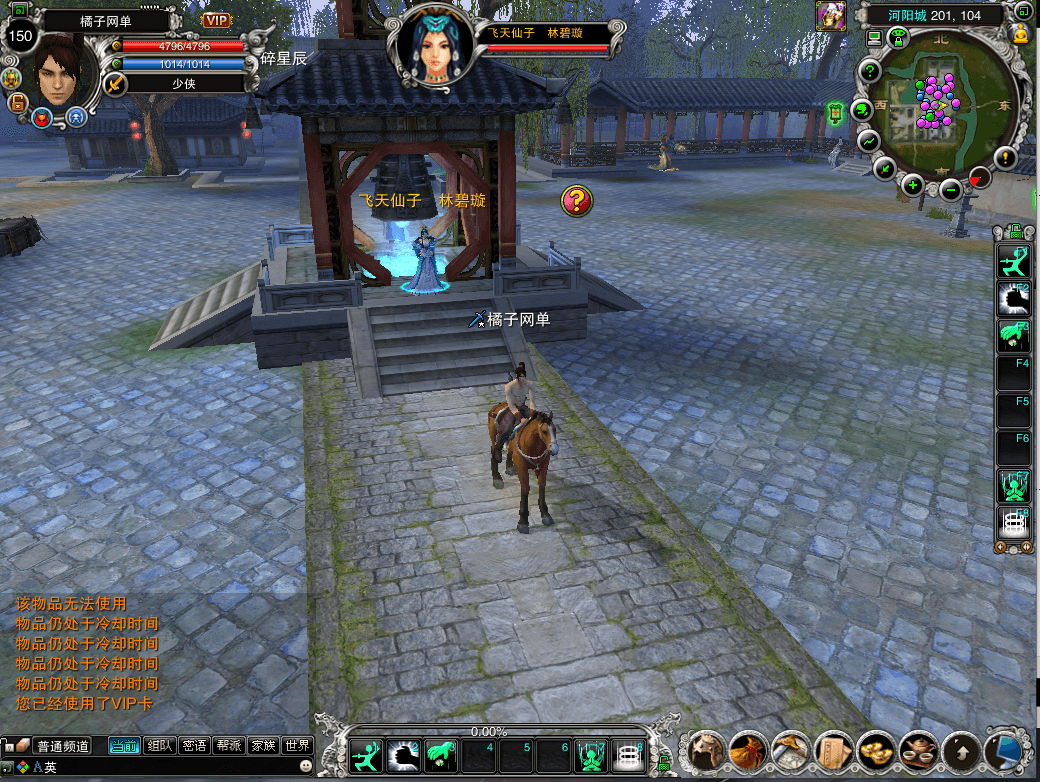1040x782 pixels.
Task: Switch to the 组队 chat tab
Action: point(160,745)
